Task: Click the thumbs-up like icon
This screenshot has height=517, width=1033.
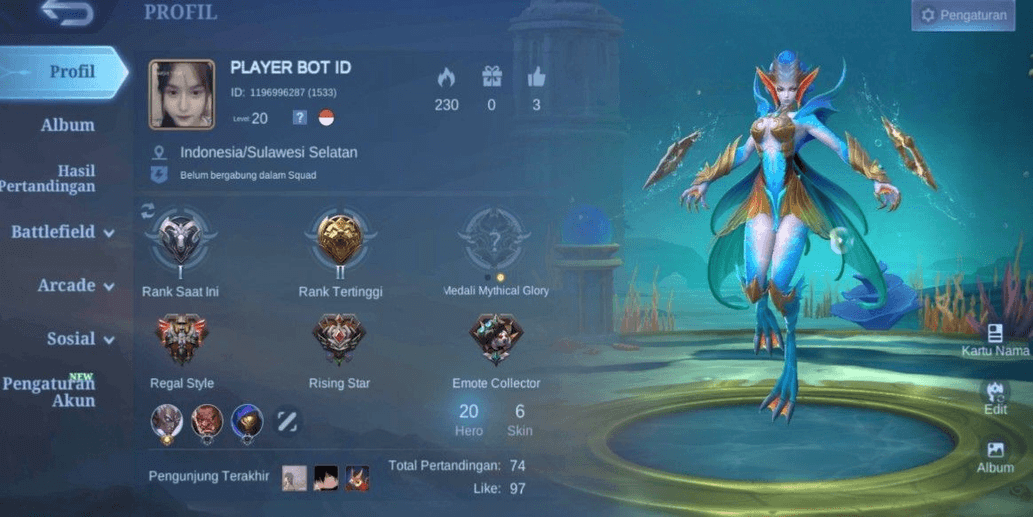Action: [536, 78]
